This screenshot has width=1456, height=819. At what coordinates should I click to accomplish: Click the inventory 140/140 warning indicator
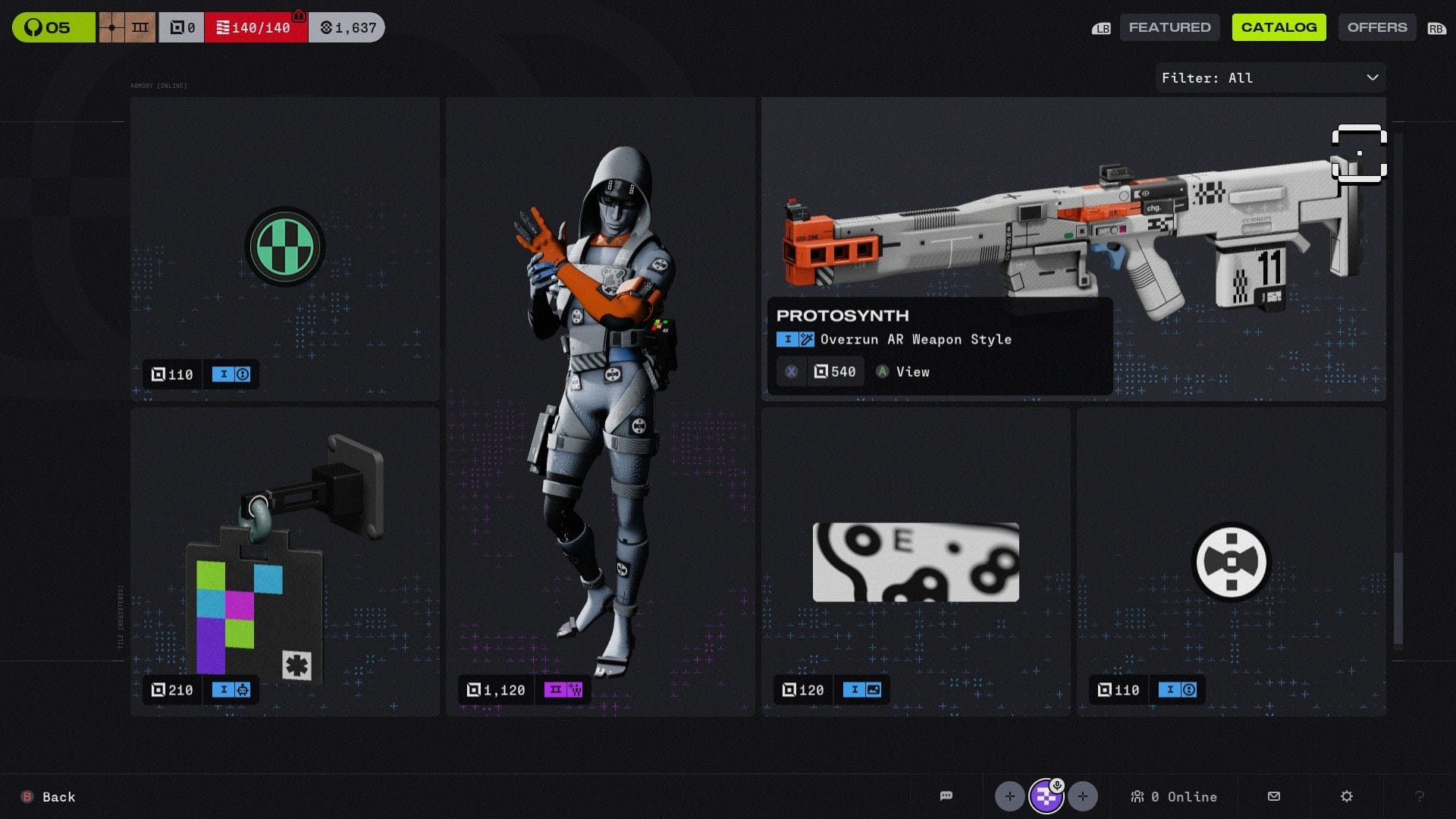click(256, 27)
